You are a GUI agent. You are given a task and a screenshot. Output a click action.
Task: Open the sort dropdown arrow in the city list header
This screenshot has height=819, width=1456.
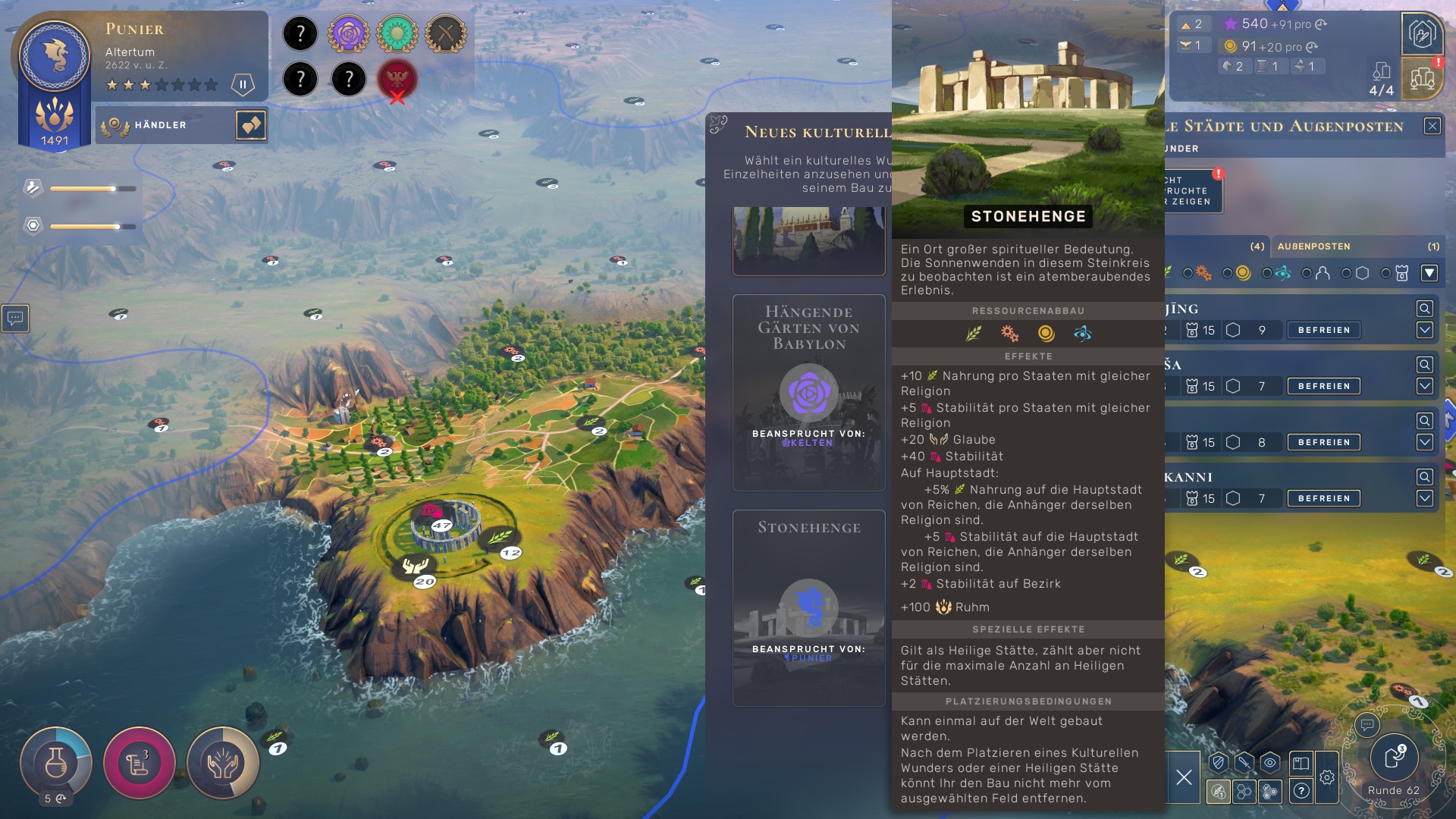[1429, 273]
